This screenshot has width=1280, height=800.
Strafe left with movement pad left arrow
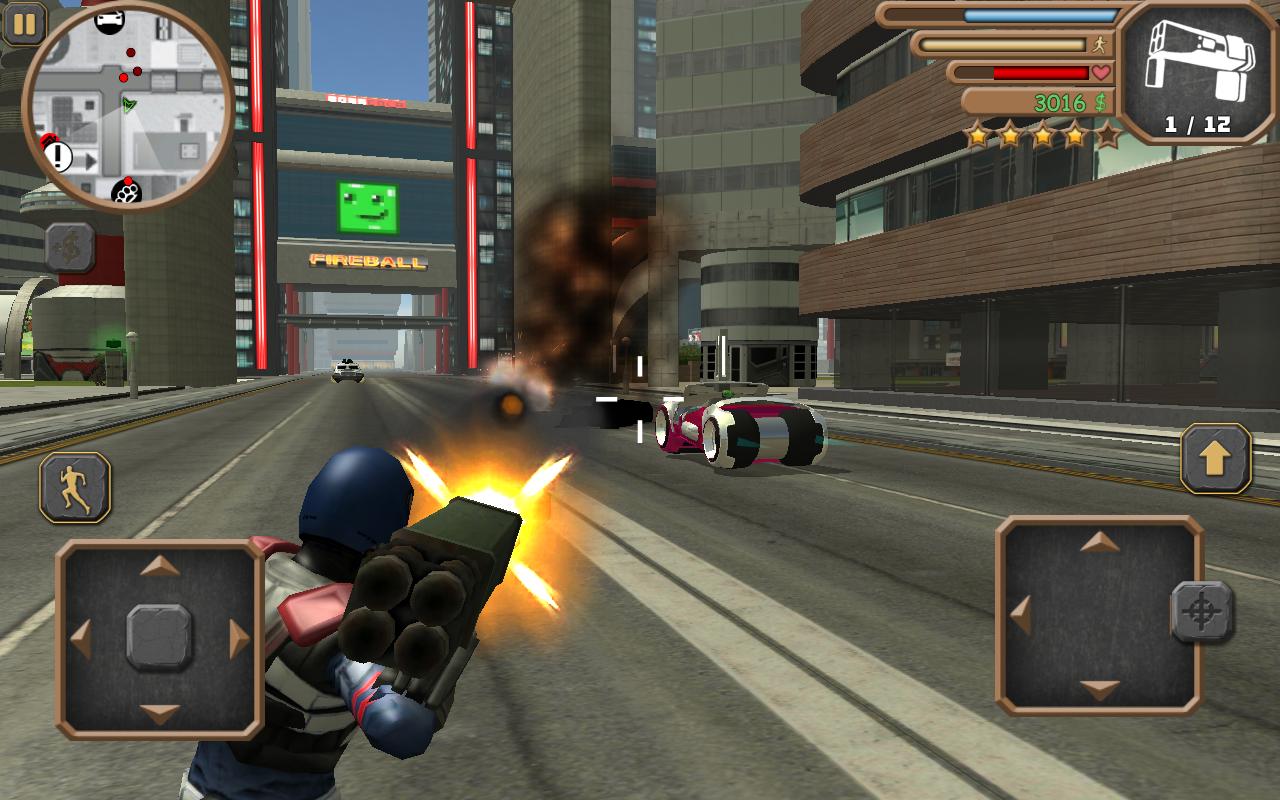[x=81, y=639]
